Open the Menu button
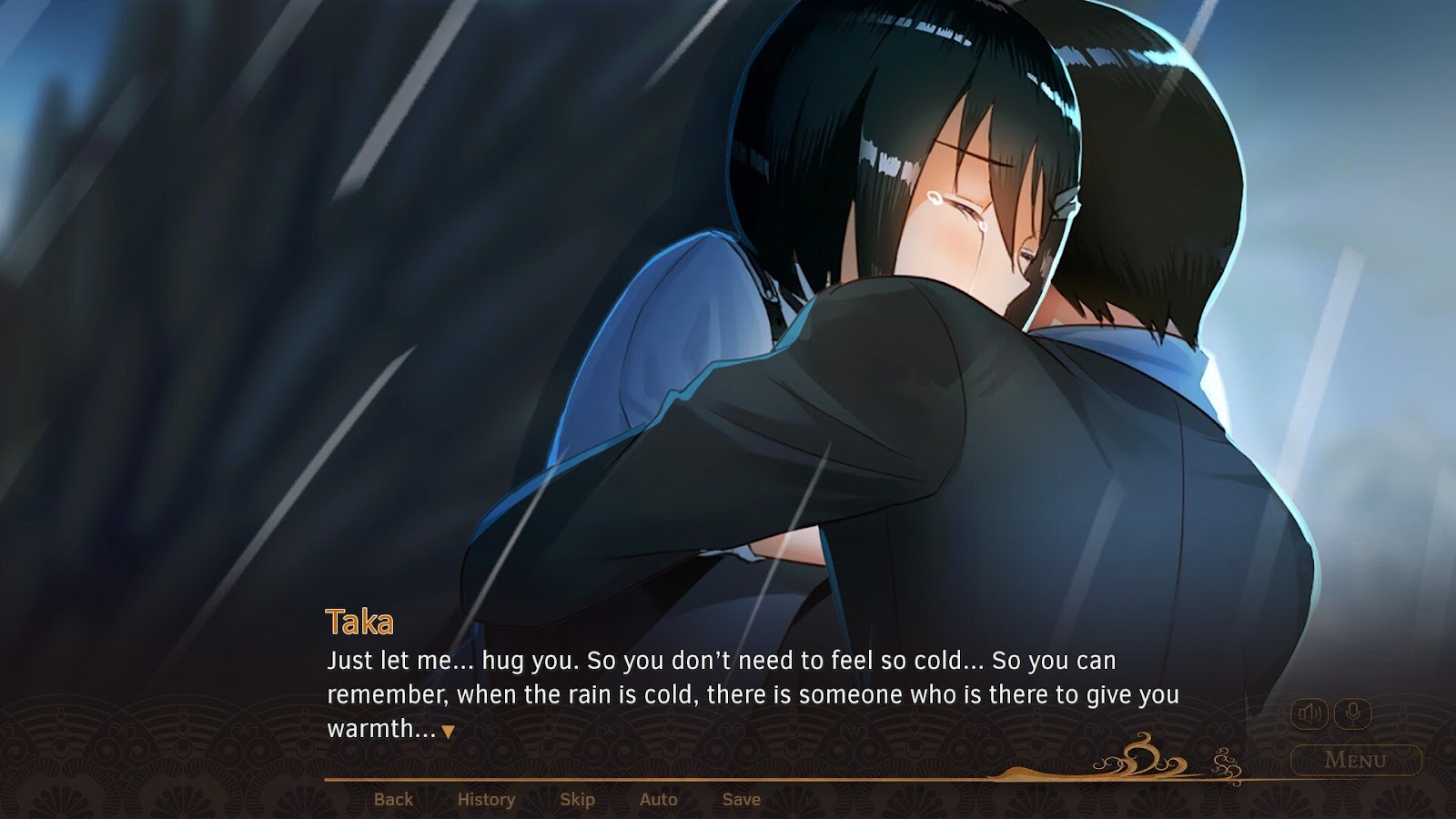 [1355, 760]
